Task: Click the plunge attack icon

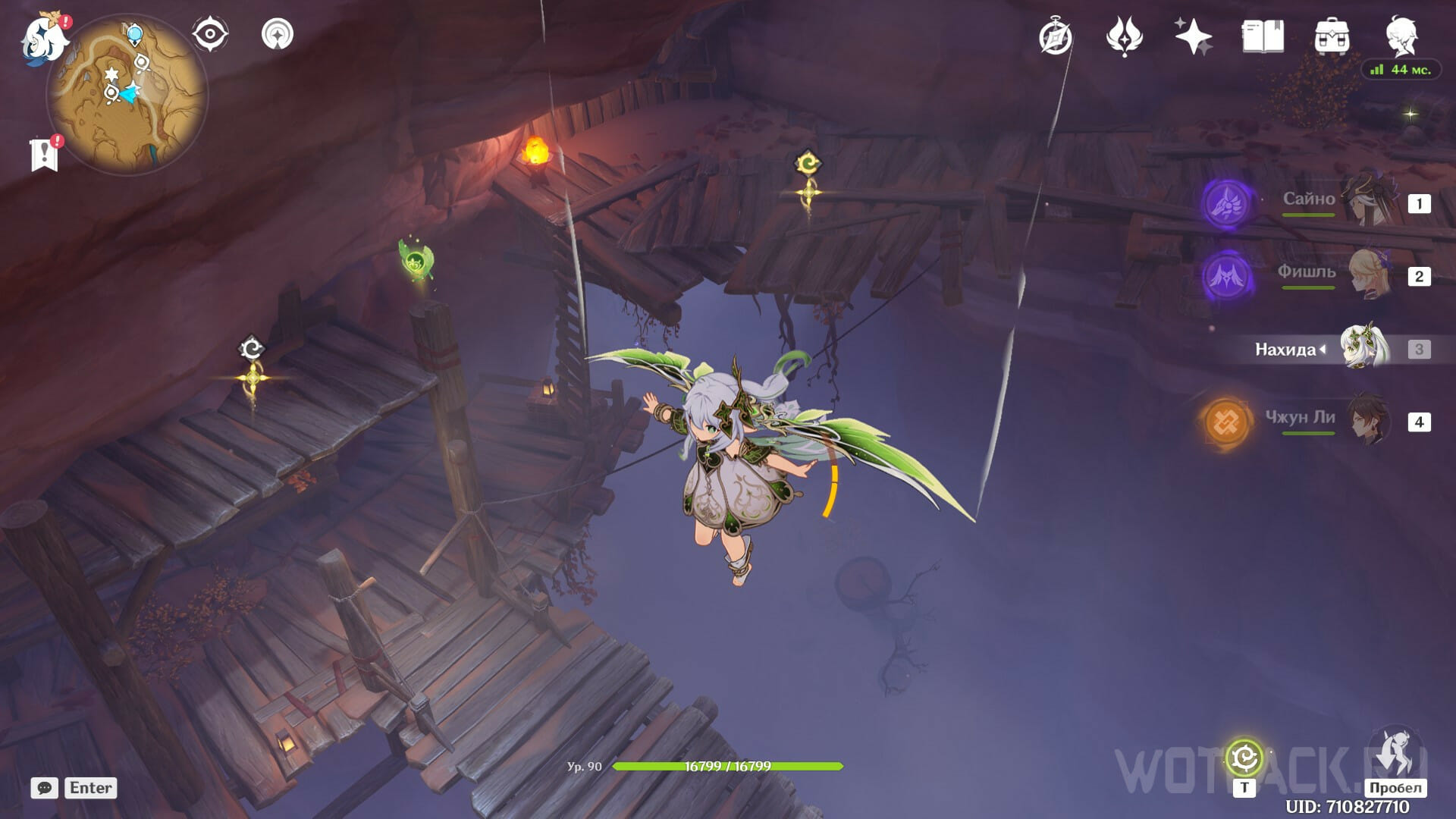Action: 1395,753
